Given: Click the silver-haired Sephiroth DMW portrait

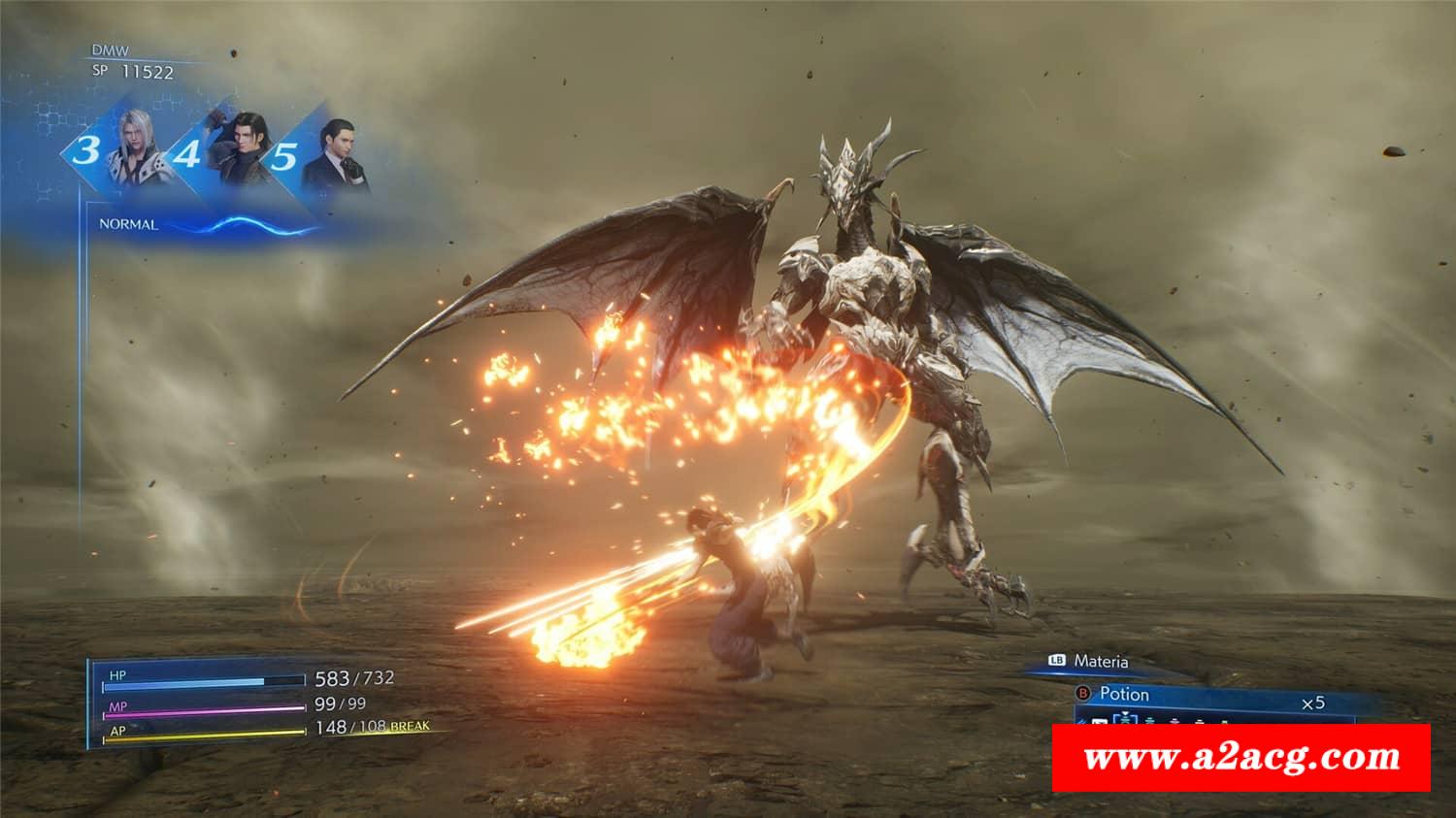Looking at the screenshot, I should pos(136,150).
